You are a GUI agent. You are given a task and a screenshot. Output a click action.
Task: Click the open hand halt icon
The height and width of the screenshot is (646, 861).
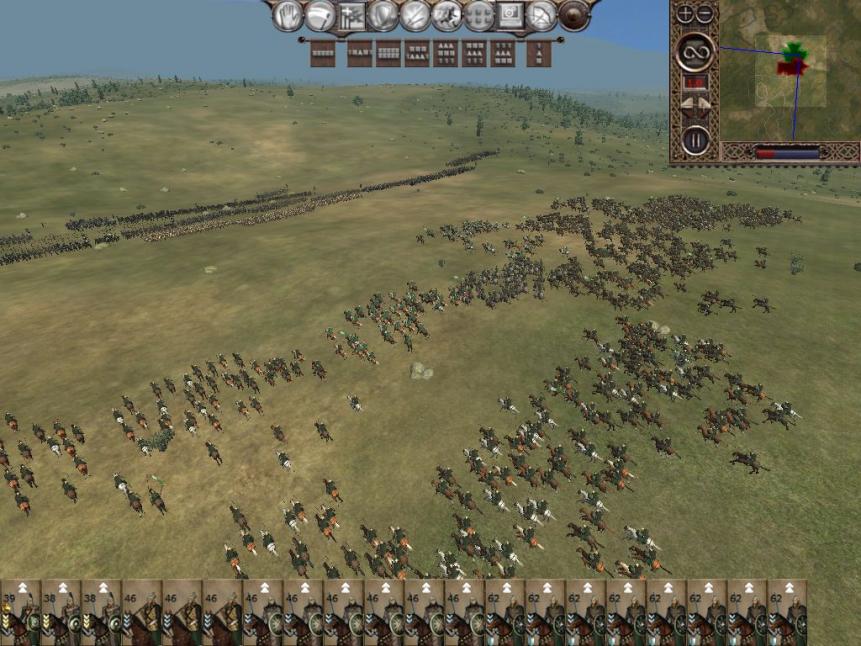click(288, 16)
